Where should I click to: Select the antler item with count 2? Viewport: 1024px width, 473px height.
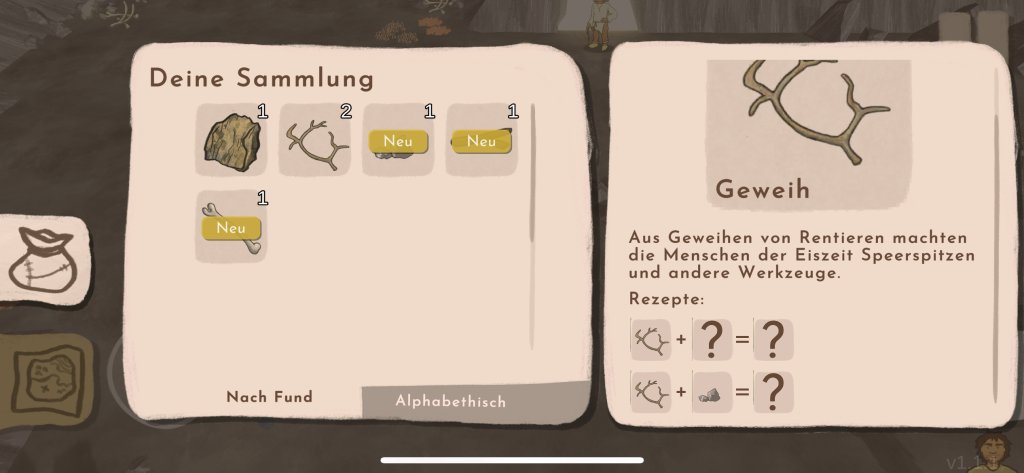[x=315, y=140]
